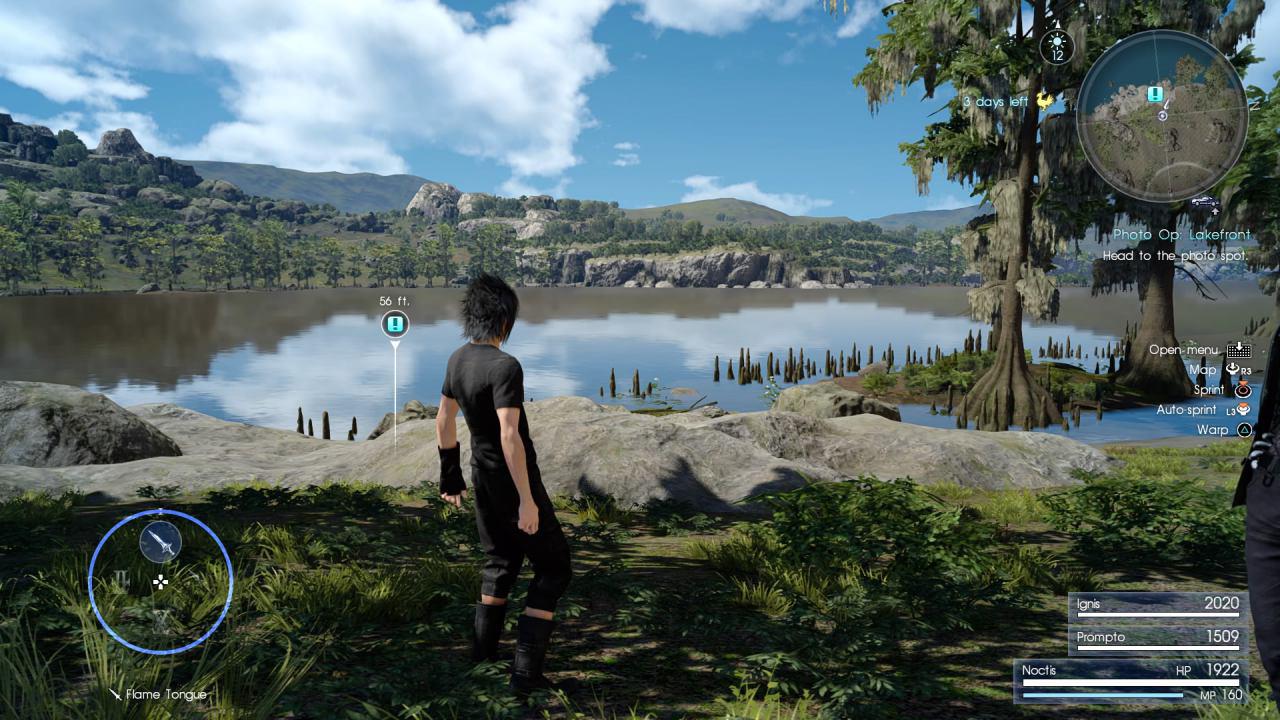Click the 56 ft. objective marker
This screenshot has width=1280, height=720.
pyautogui.click(x=395, y=322)
